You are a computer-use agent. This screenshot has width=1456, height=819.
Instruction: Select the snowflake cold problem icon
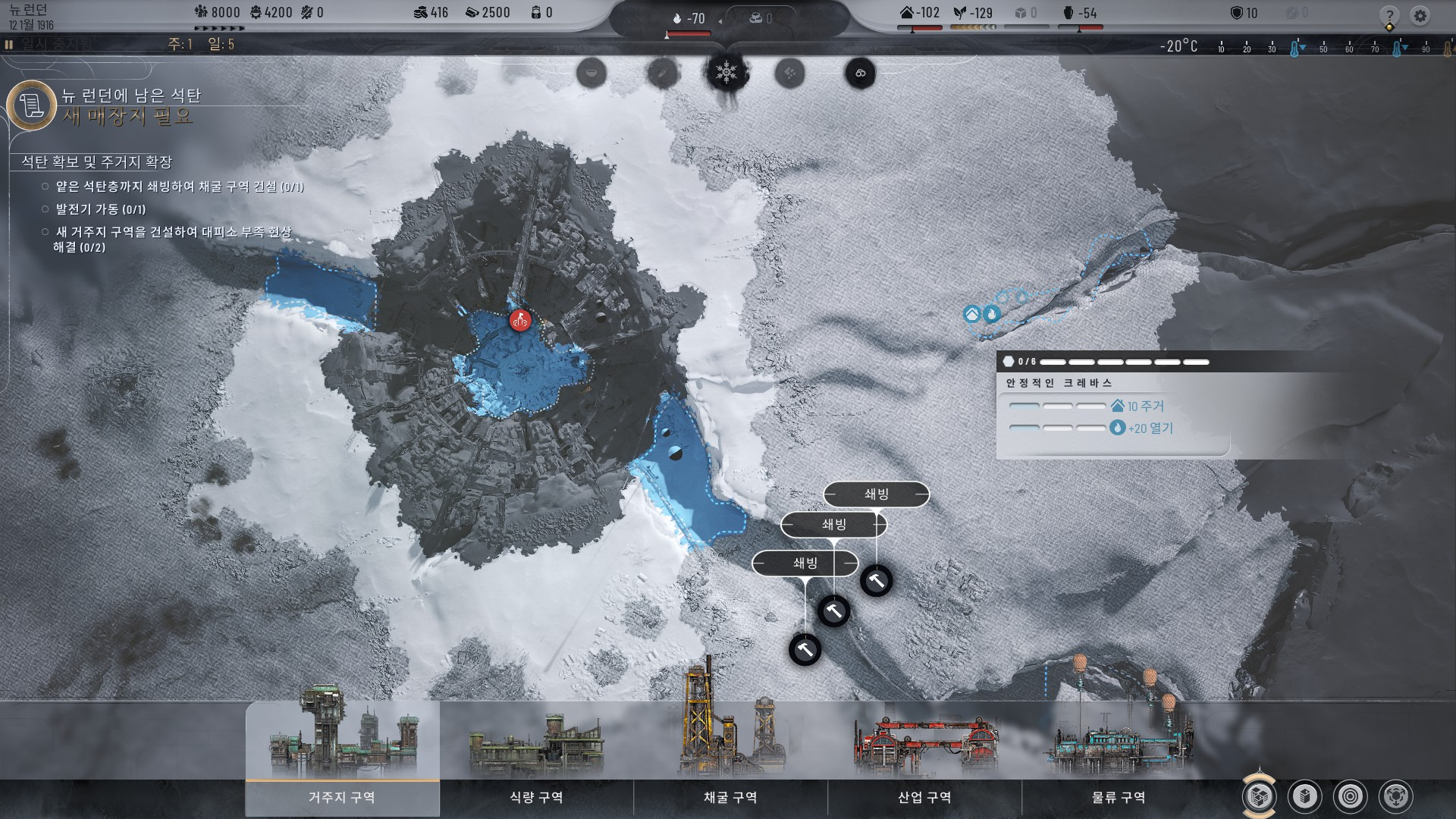click(x=727, y=73)
